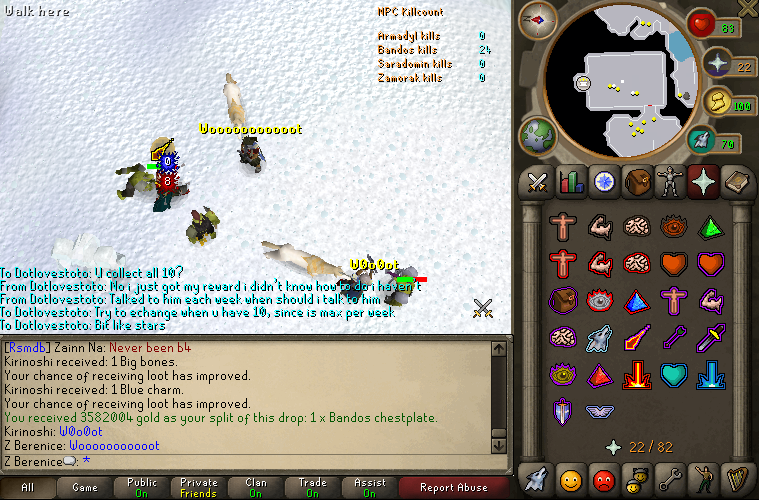759x500 pixels.
Task: Open the music player harp tab
Action: click(736, 476)
